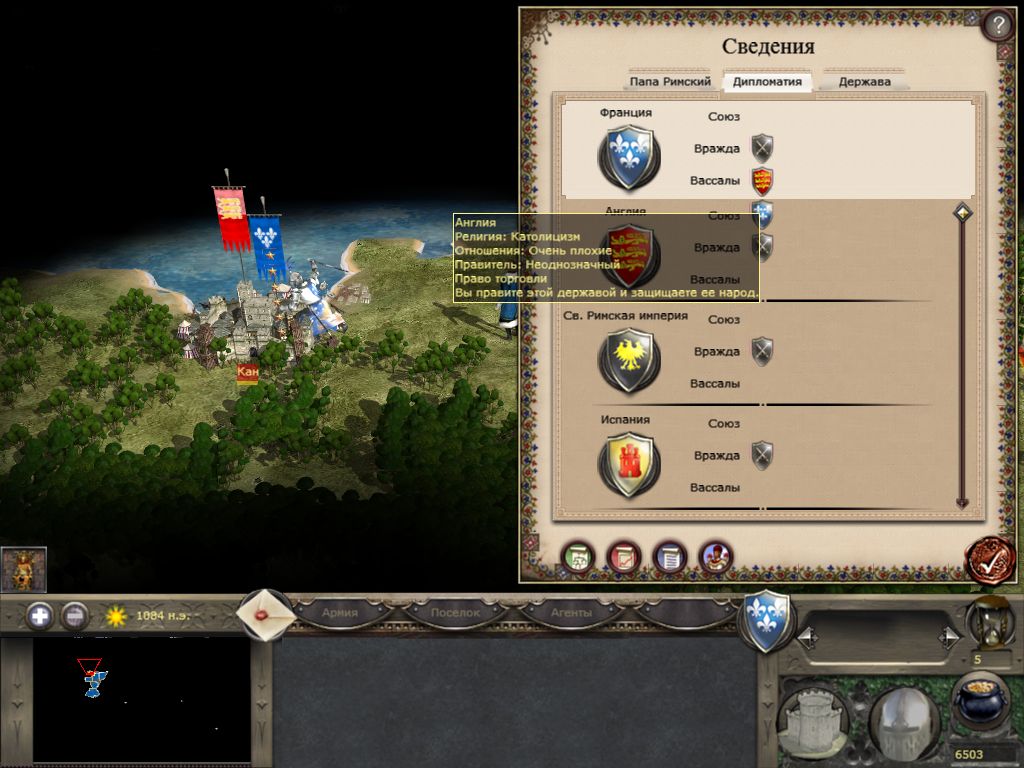
Task: Switch to the Папа Римский tab
Action: pos(670,82)
